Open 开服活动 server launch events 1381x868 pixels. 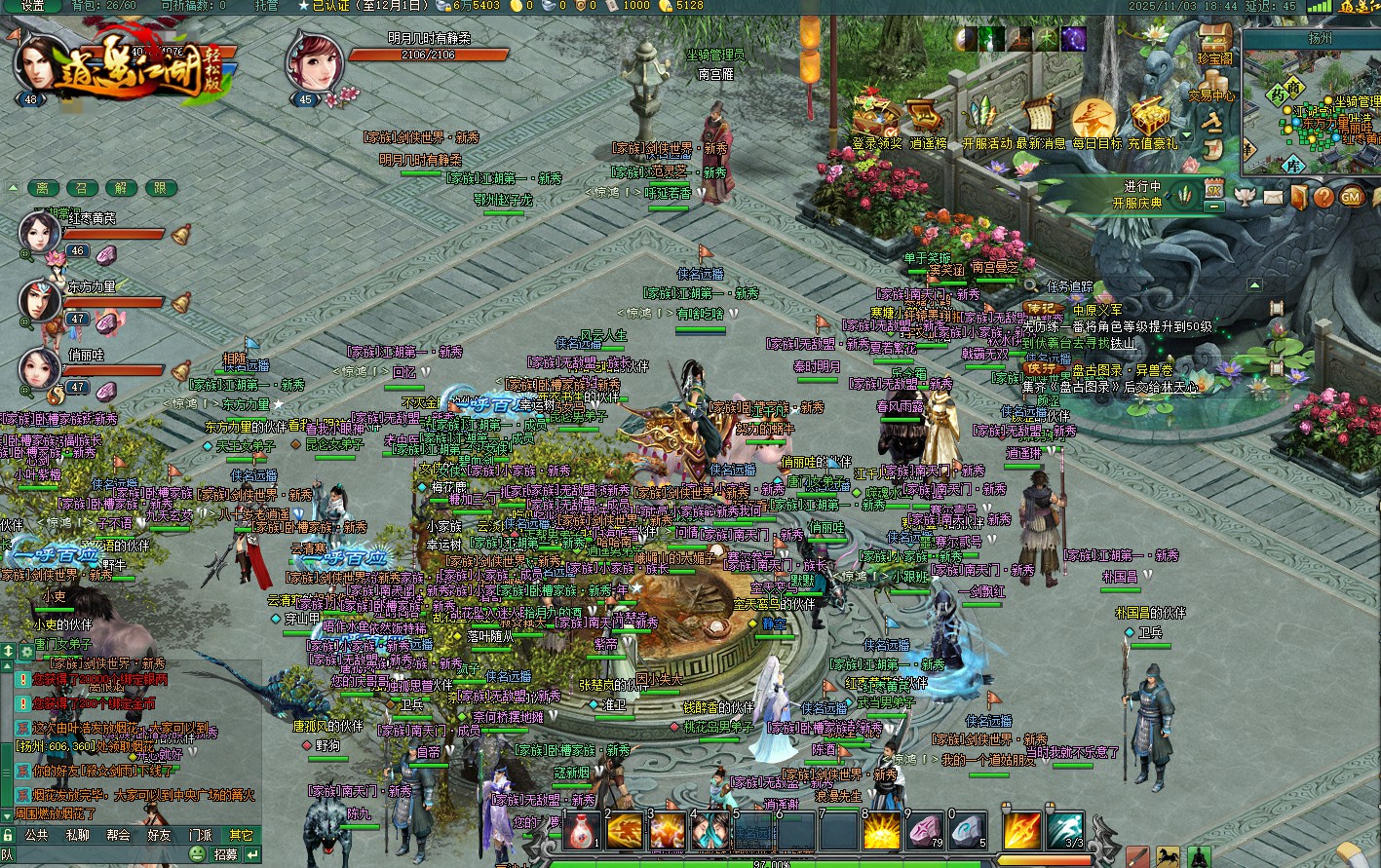click(x=986, y=120)
